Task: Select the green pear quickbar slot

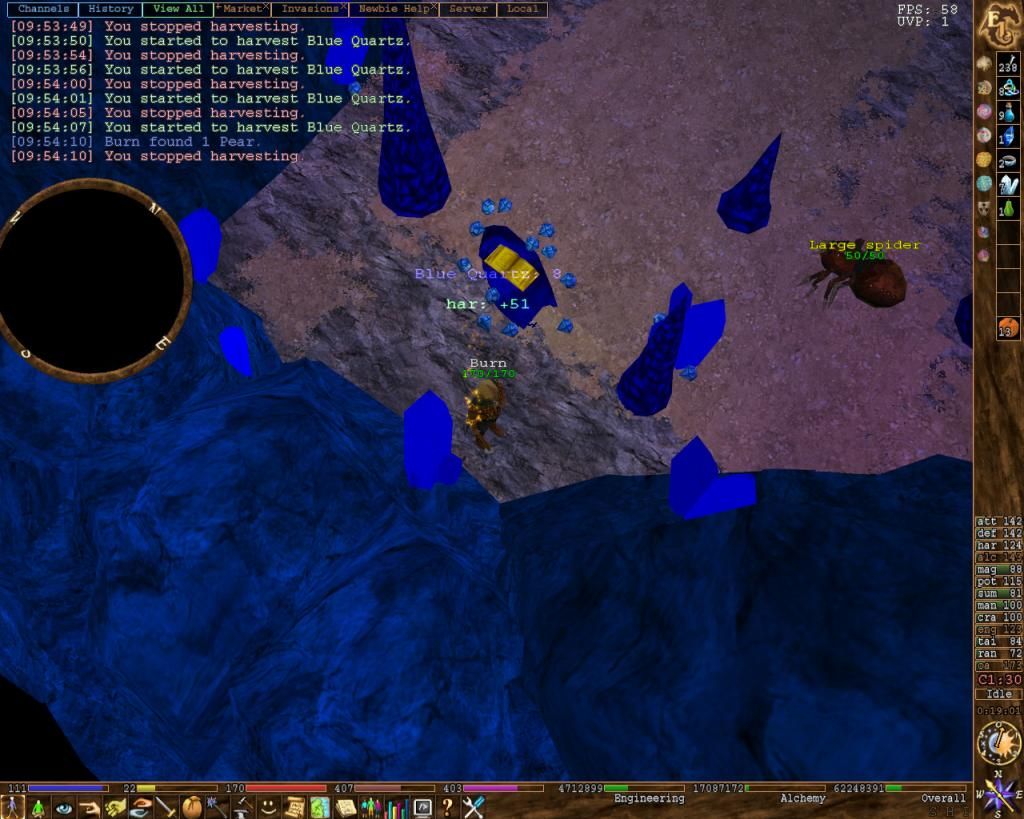Action: tap(1008, 208)
